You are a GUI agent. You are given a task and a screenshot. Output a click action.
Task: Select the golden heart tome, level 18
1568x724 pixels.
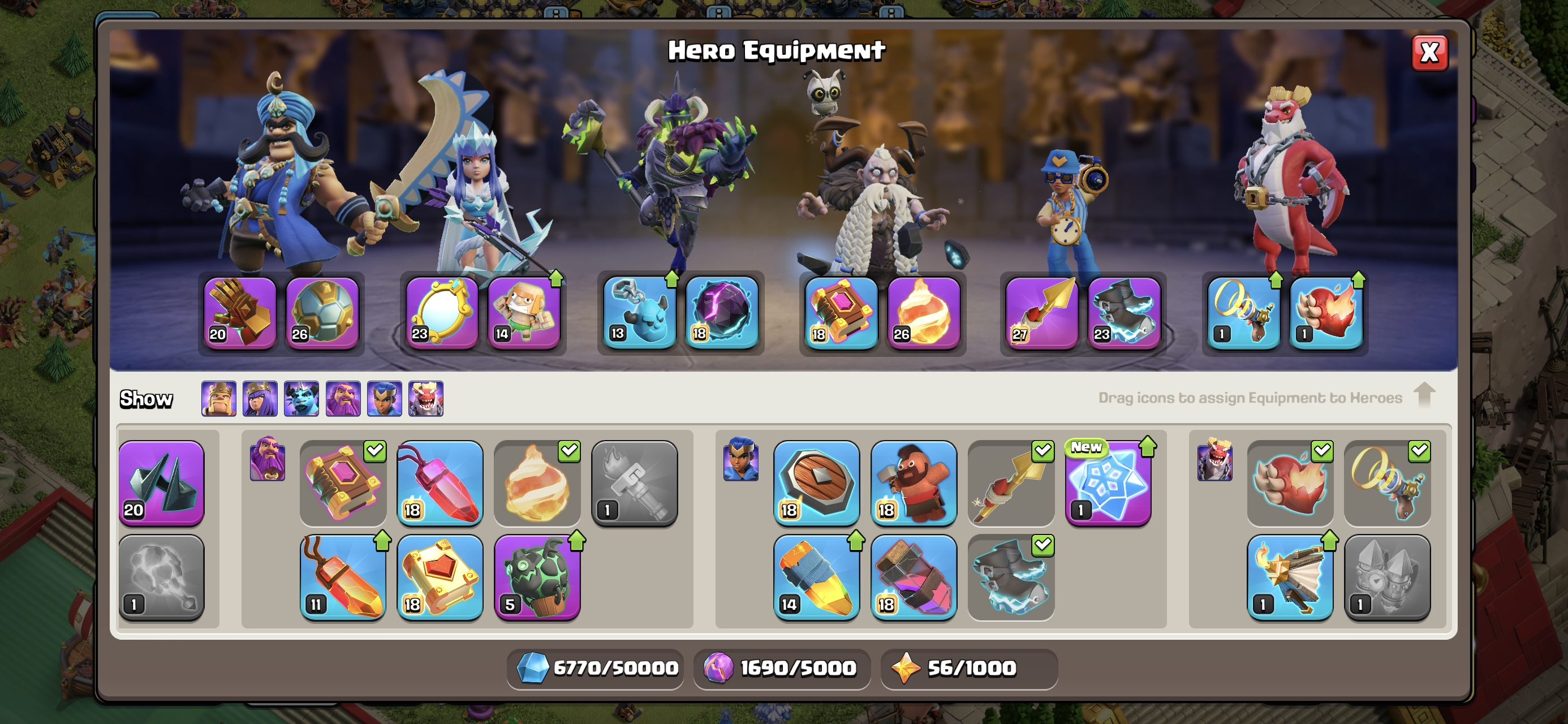click(440, 578)
